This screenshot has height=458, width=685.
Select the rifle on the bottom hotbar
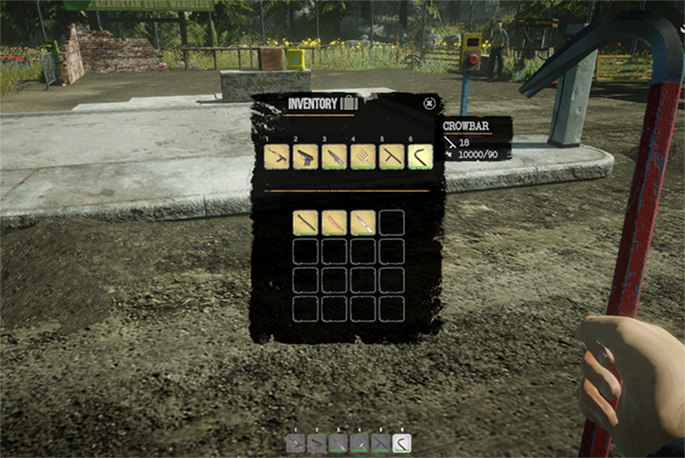coord(295,443)
